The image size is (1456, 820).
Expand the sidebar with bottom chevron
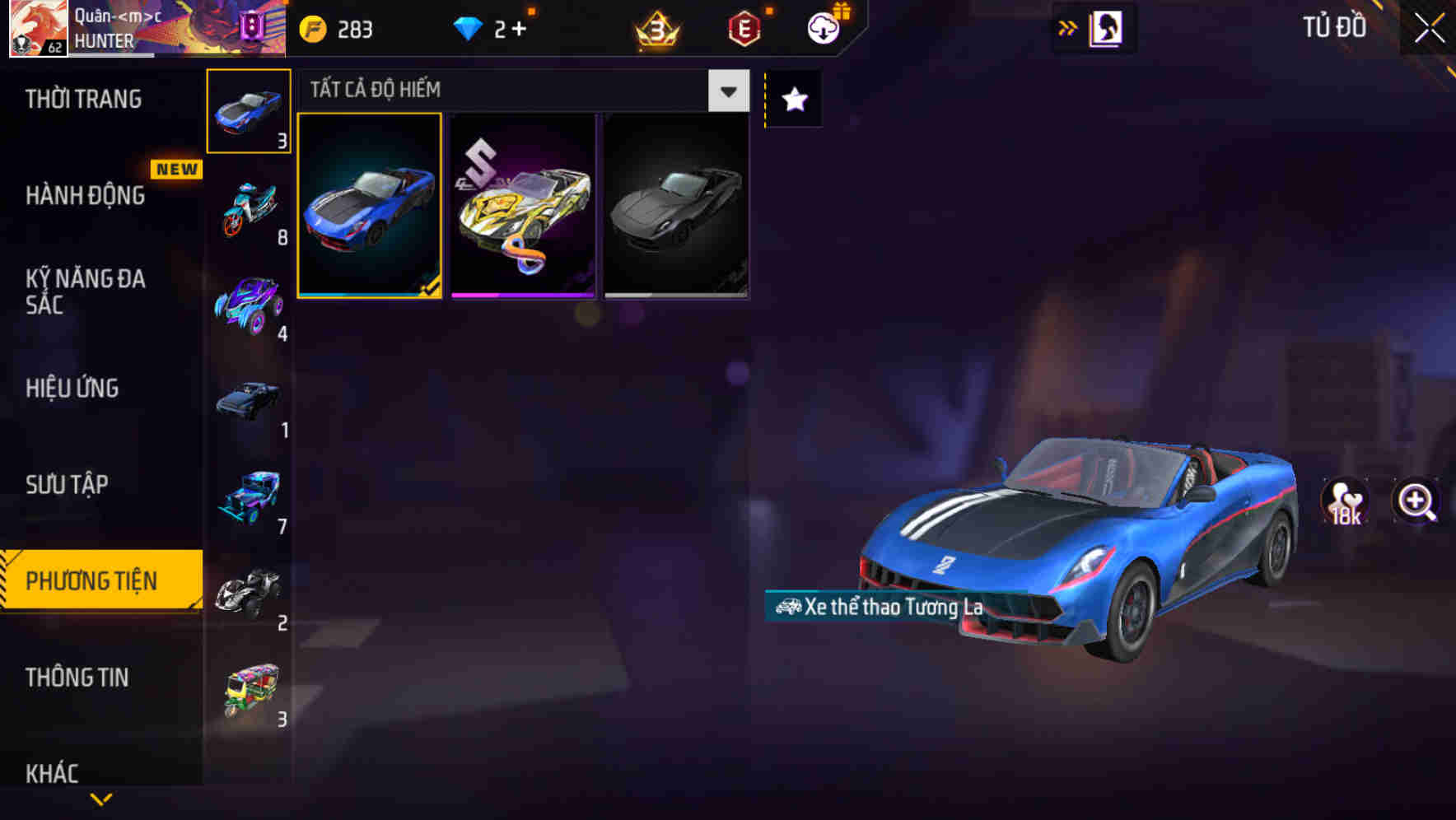[100, 799]
